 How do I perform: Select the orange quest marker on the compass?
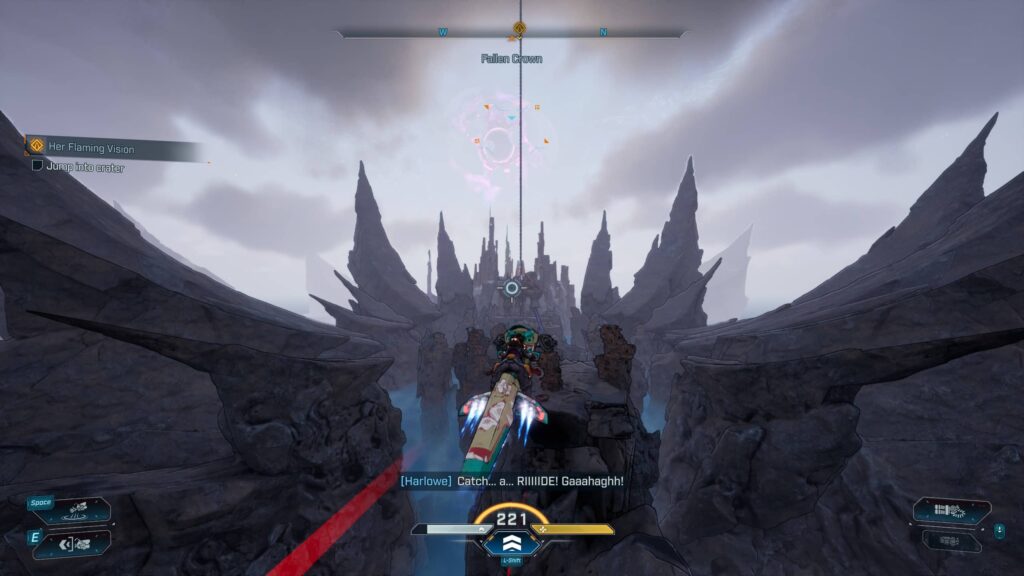519,29
